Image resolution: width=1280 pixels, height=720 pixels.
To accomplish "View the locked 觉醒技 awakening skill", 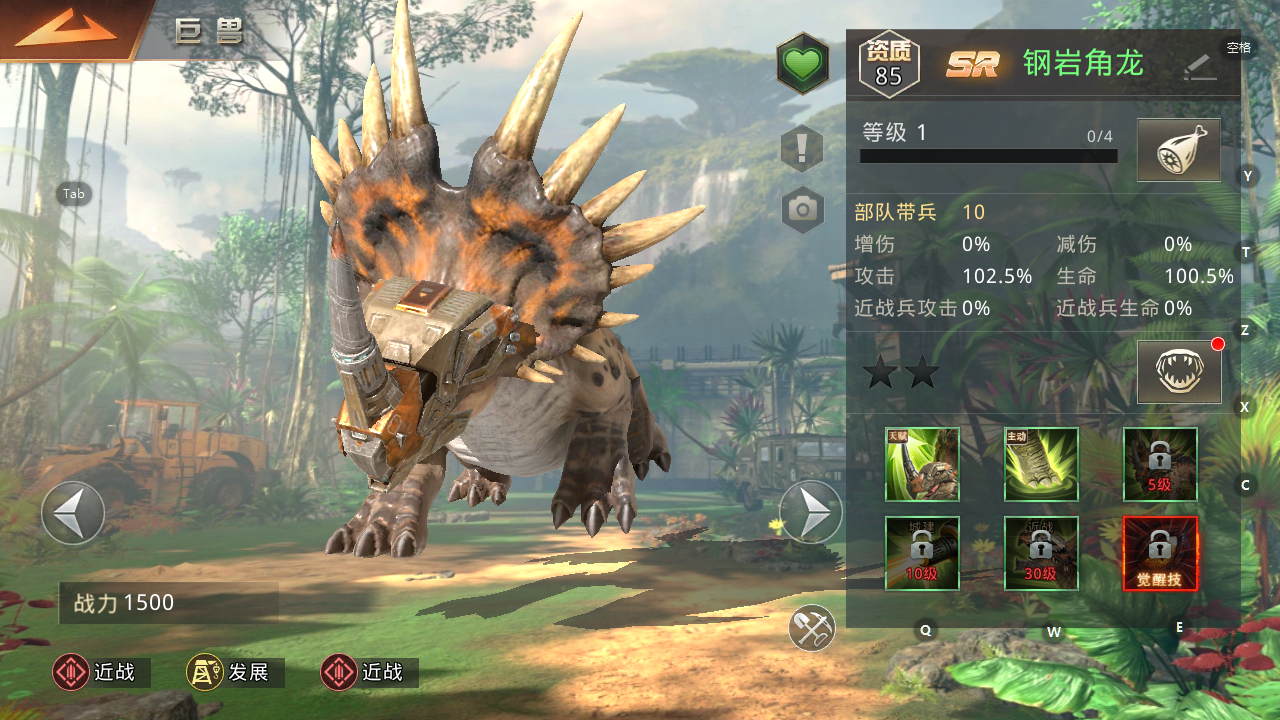I will pos(1160,553).
